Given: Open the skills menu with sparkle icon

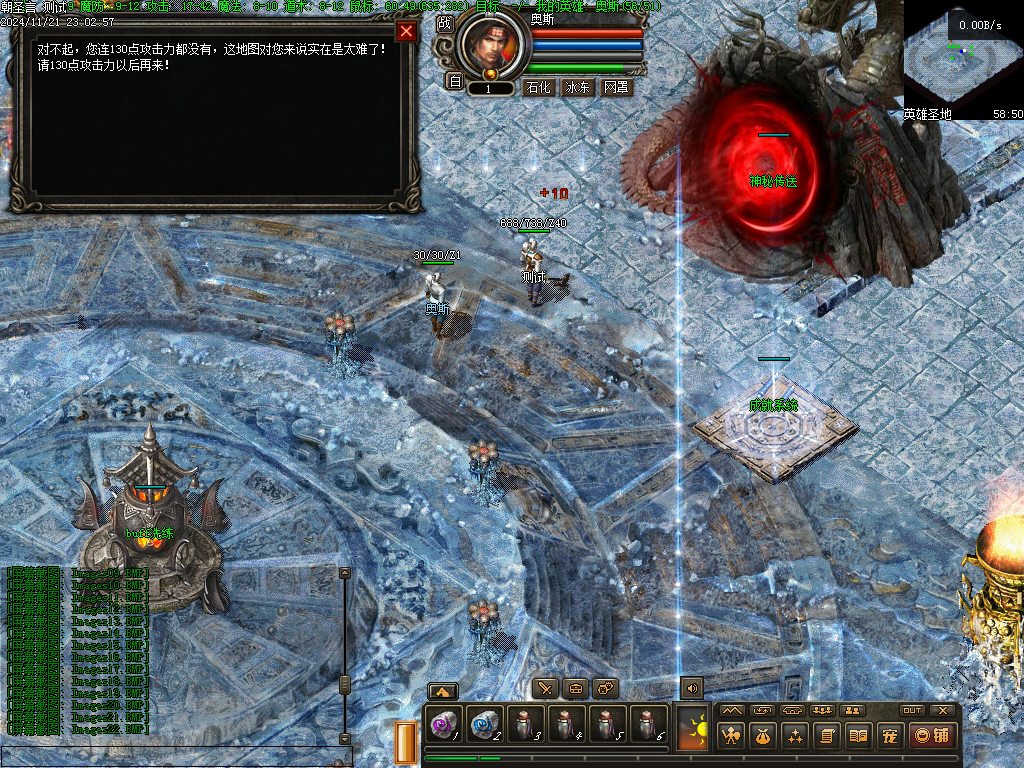Looking at the screenshot, I should click(795, 736).
